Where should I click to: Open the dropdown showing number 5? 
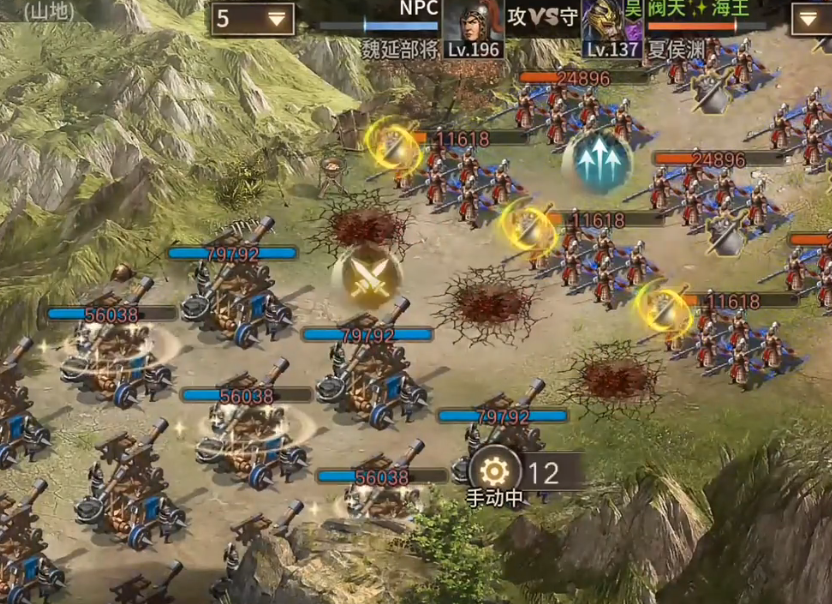click(252, 19)
